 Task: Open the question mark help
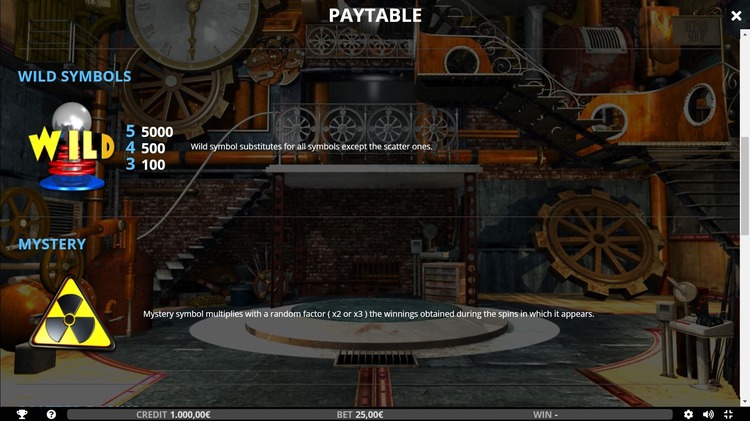point(51,414)
